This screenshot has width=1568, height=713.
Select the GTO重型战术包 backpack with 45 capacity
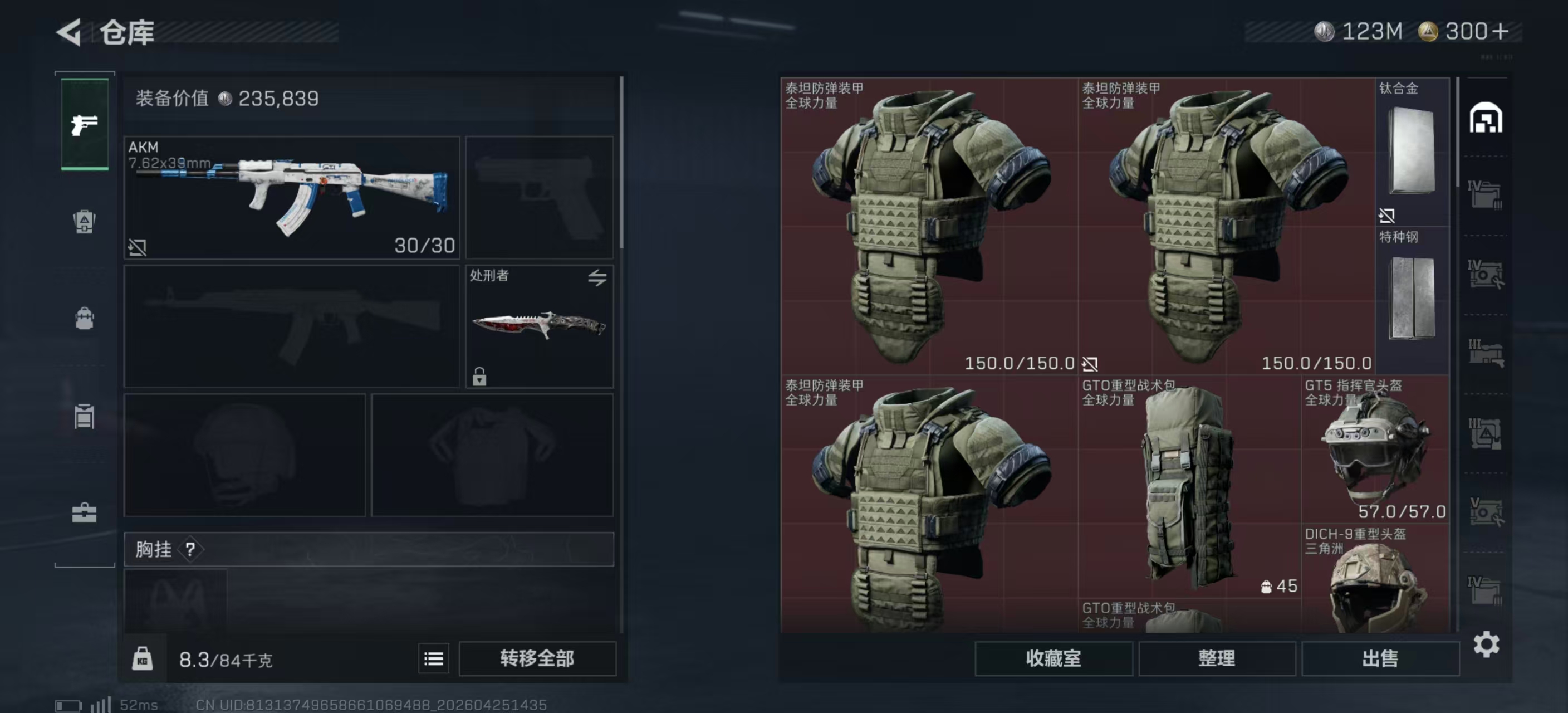tap(1189, 487)
